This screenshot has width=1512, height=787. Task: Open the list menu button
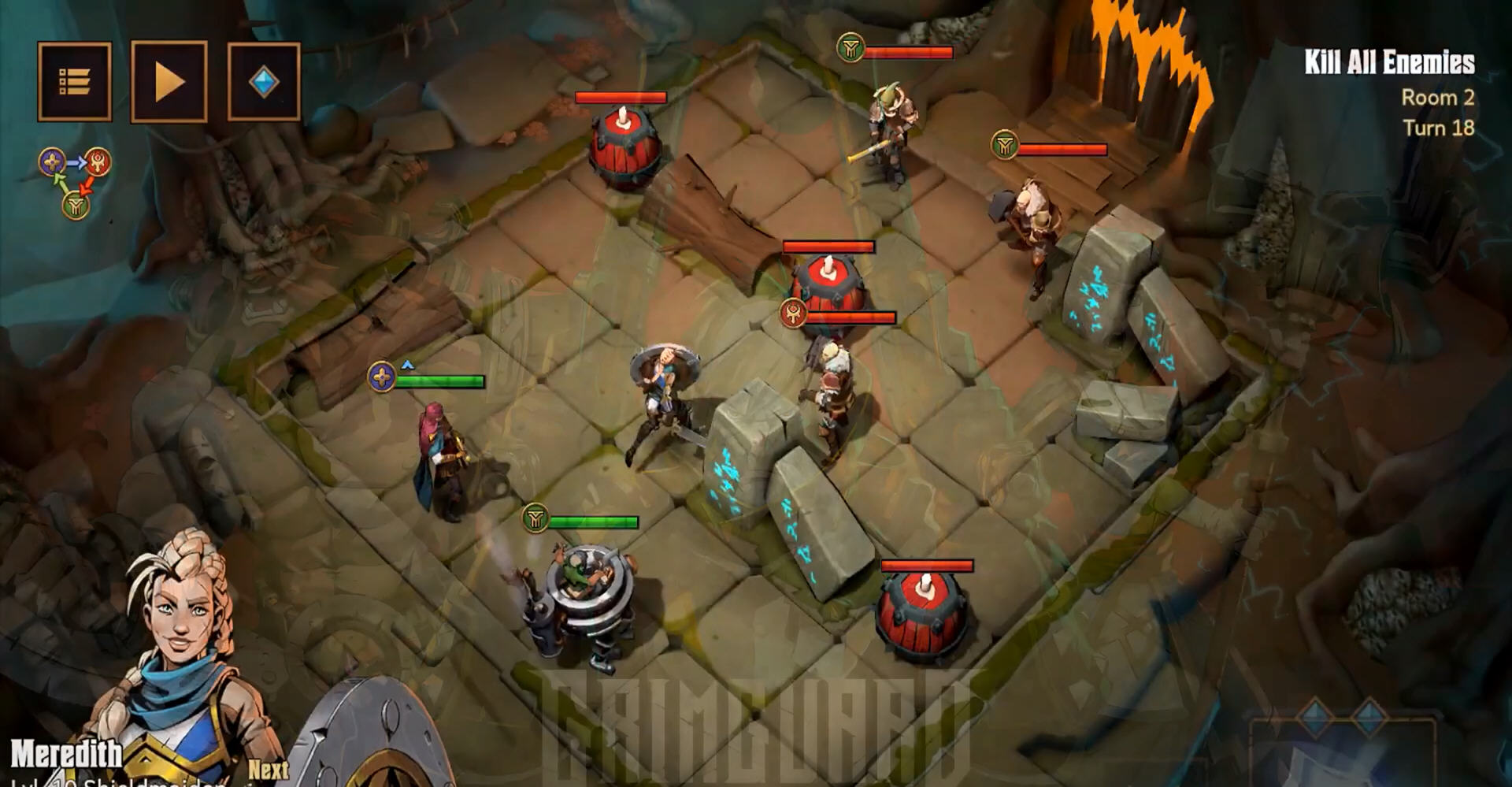(75, 82)
